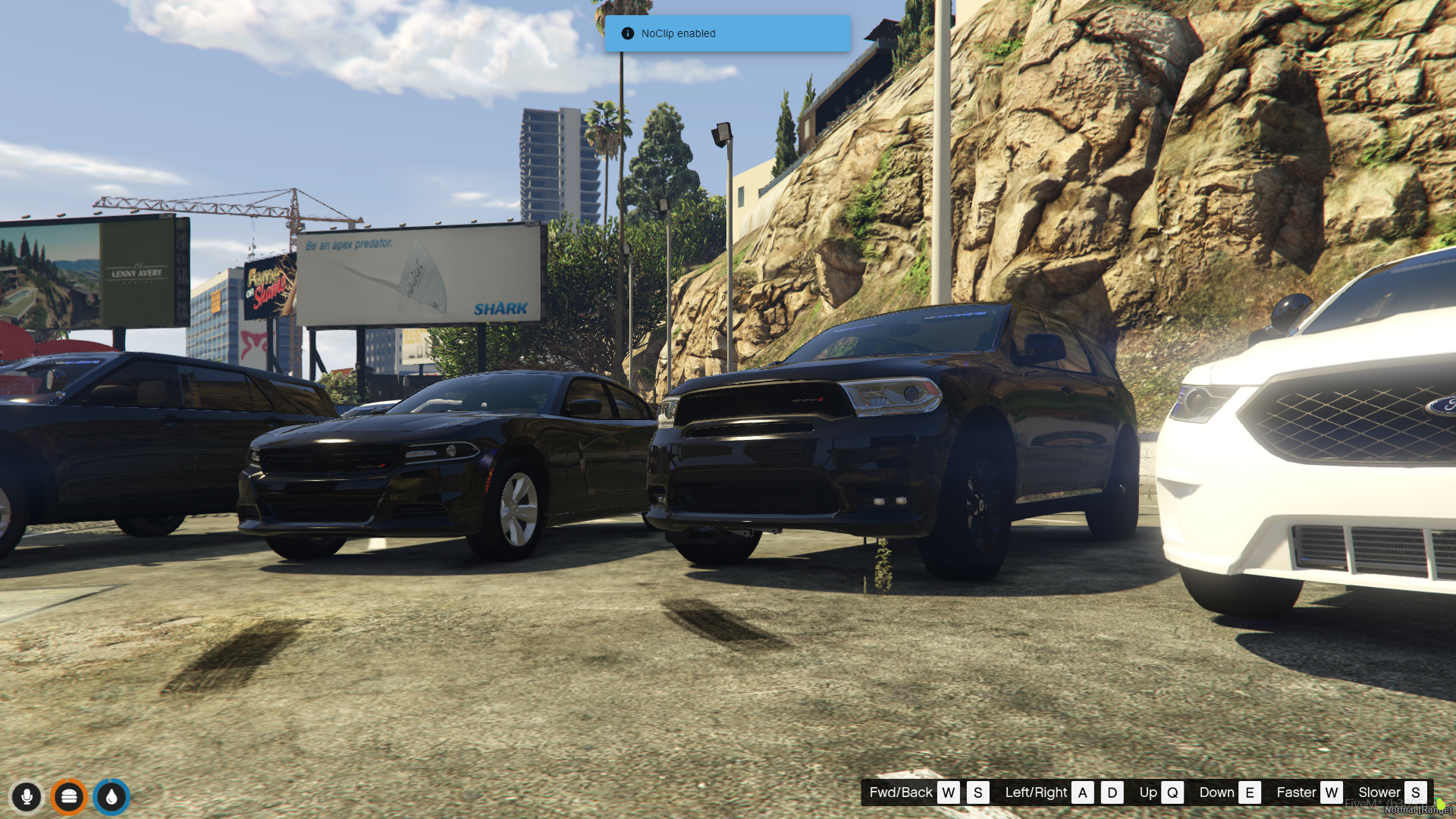Dismiss the NoClip enabled notification
The width and height of the screenshot is (1456, 819).
726,33
